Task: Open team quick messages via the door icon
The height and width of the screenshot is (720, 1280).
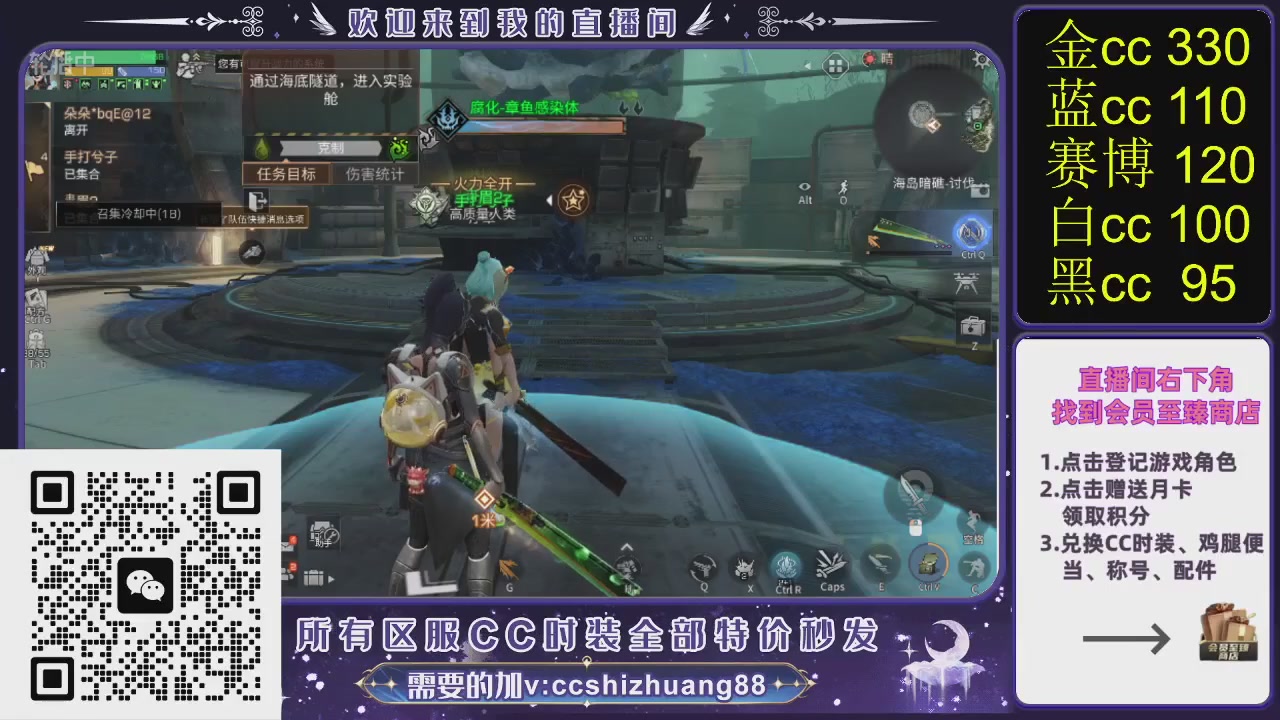Action: click(257, 201)
